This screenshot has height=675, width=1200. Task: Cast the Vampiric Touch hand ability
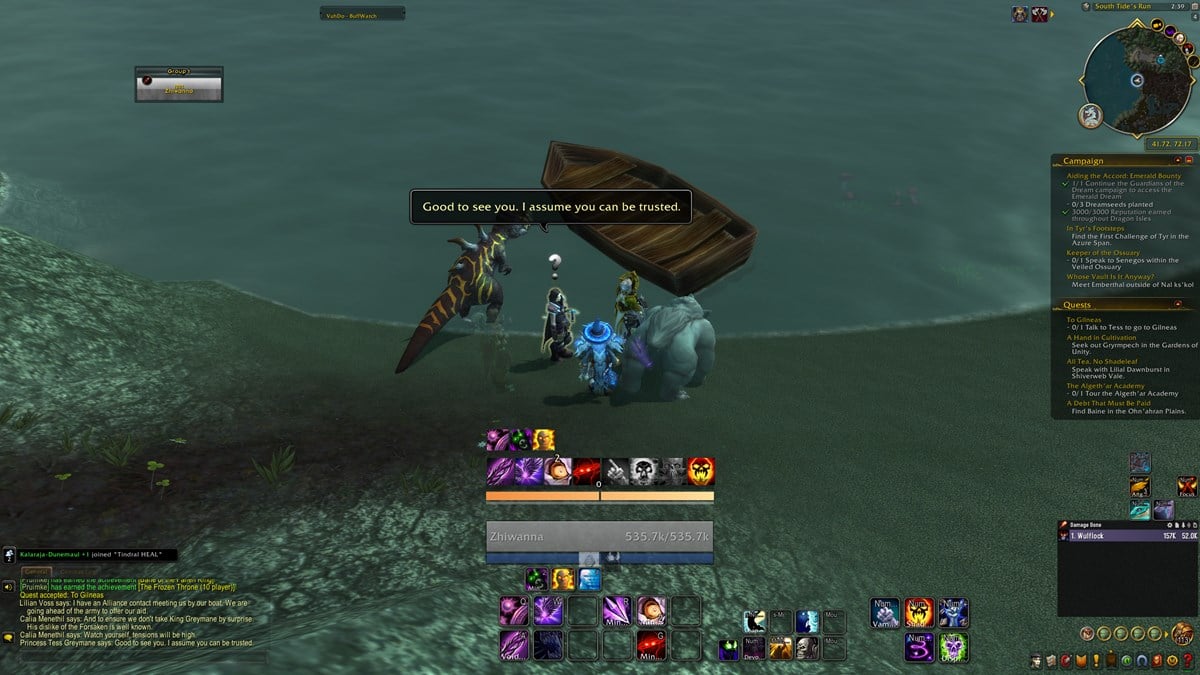(885, 611)
